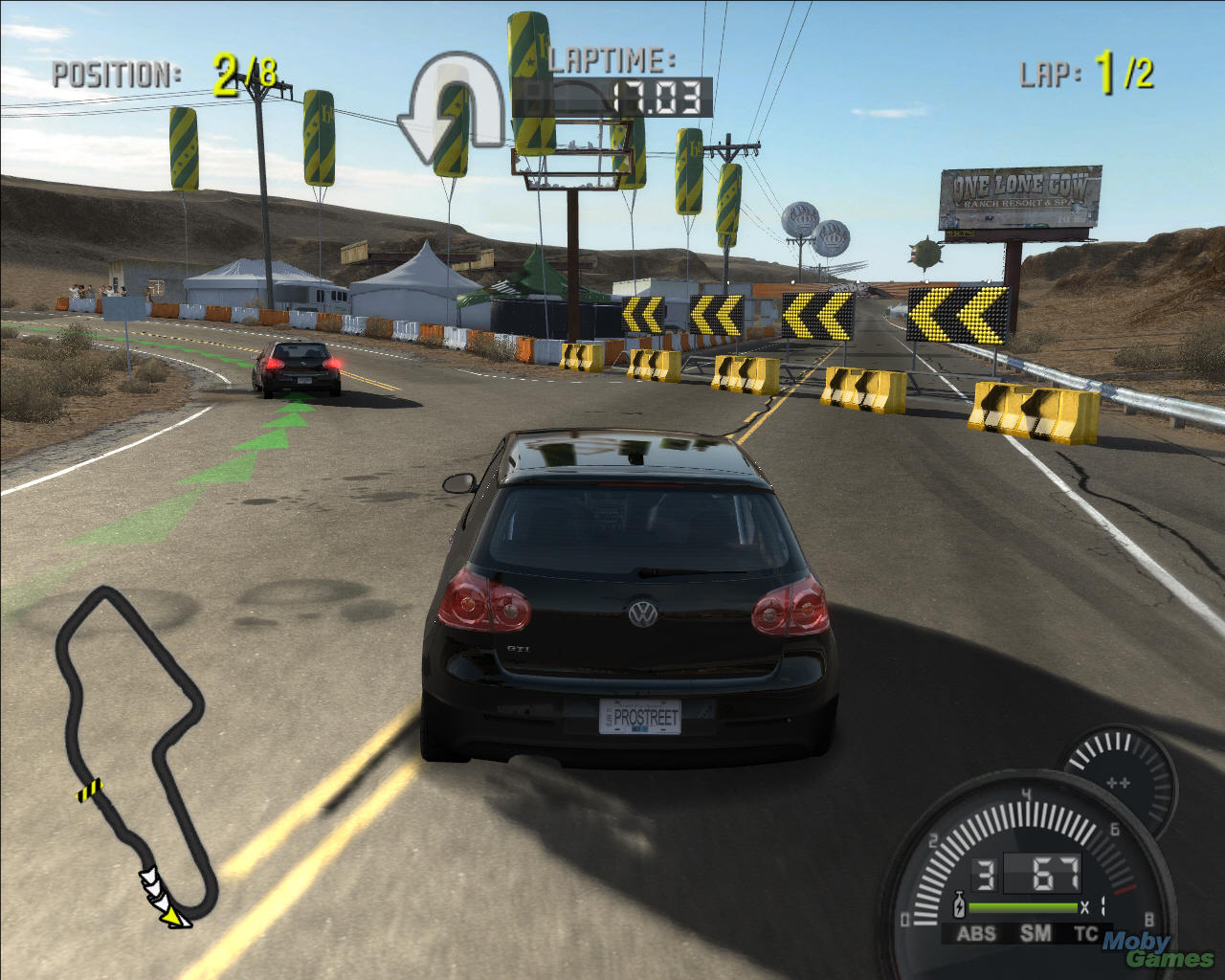Select the nitrous bottle icon on the tachometer
Viewport: 1225px width, 980px height.
(959, 903)
